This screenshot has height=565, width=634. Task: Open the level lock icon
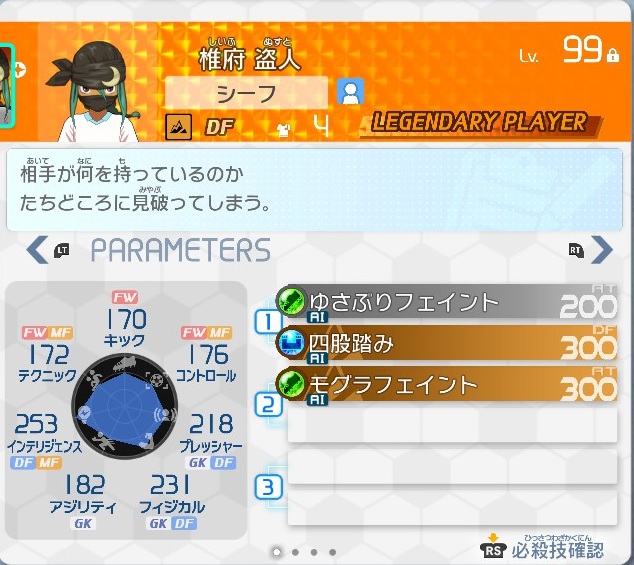point(612,56)
